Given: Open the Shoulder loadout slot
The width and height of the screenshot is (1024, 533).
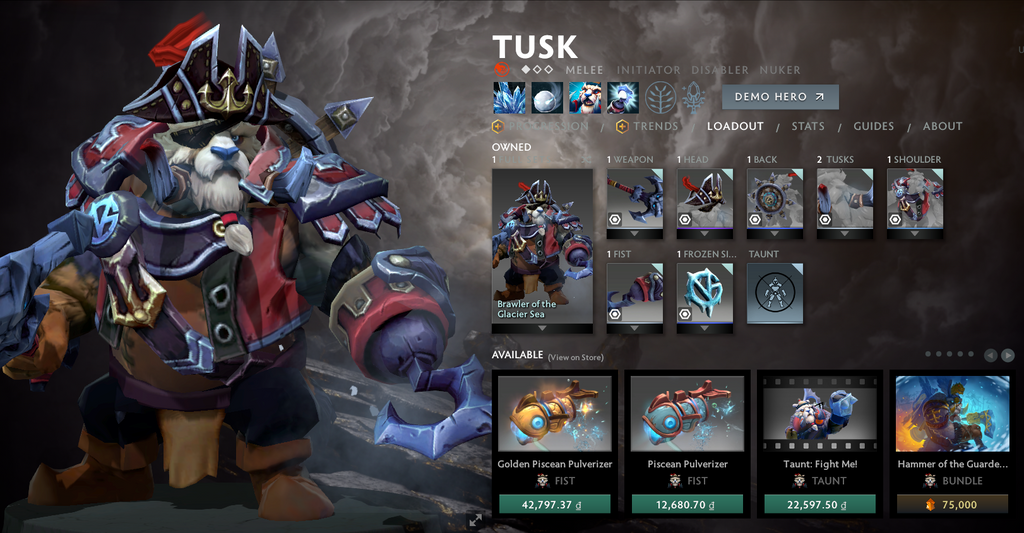Looking at the screenshot, I should (x=915, y=198).
